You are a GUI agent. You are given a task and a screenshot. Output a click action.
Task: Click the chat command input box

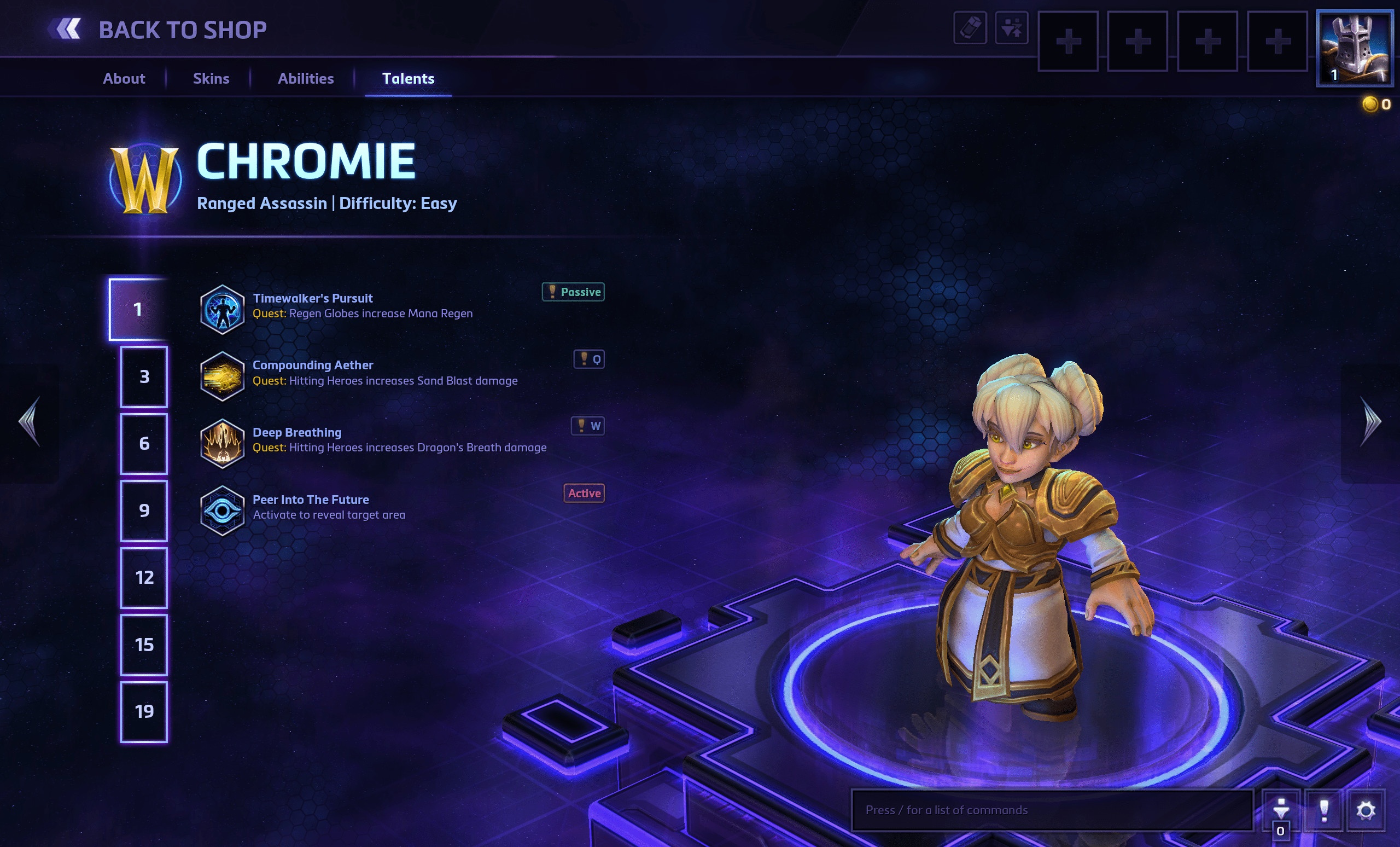[1051, 810]
